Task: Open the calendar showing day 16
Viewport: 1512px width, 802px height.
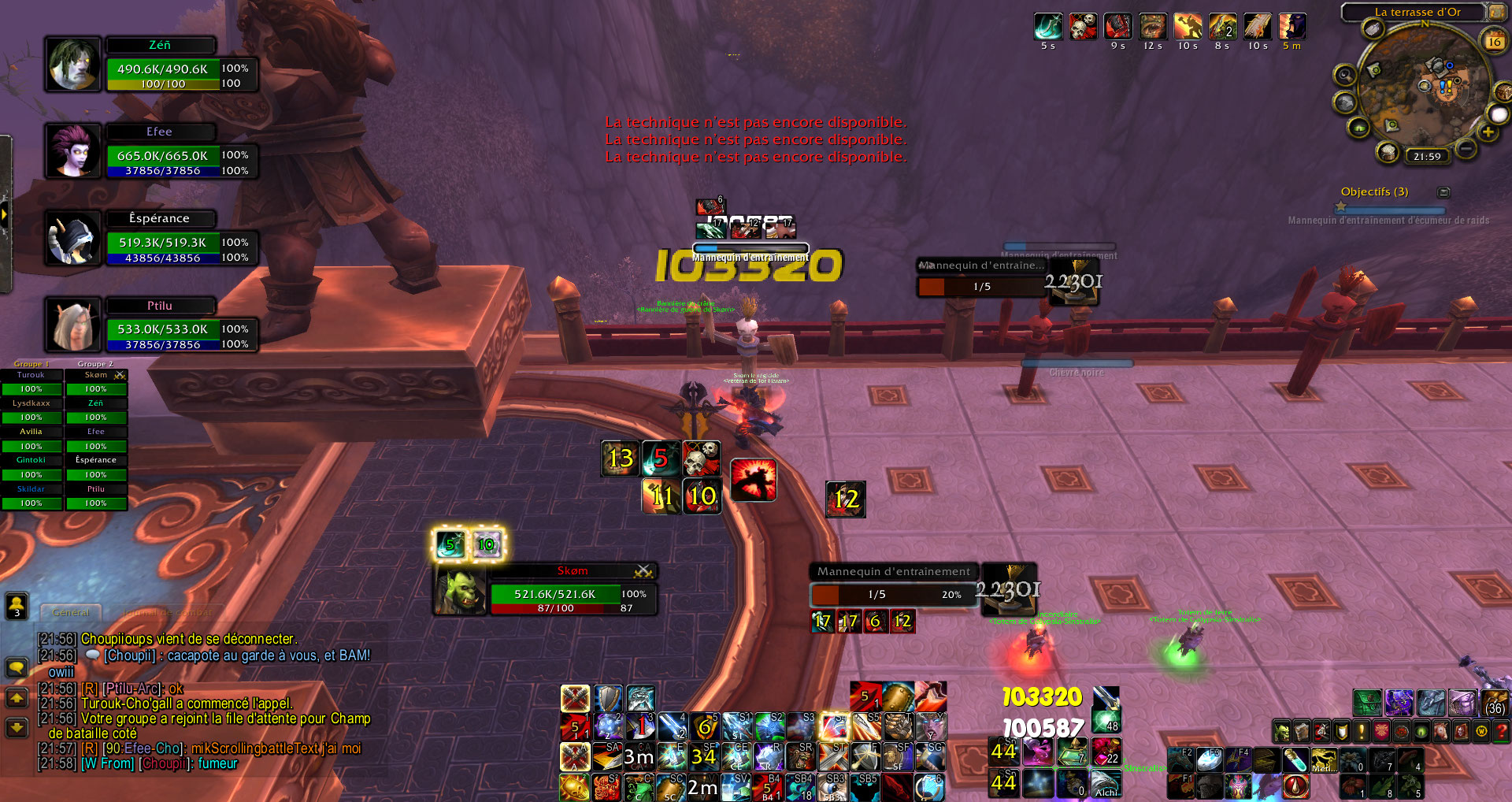Action: tap(1494, 41)
